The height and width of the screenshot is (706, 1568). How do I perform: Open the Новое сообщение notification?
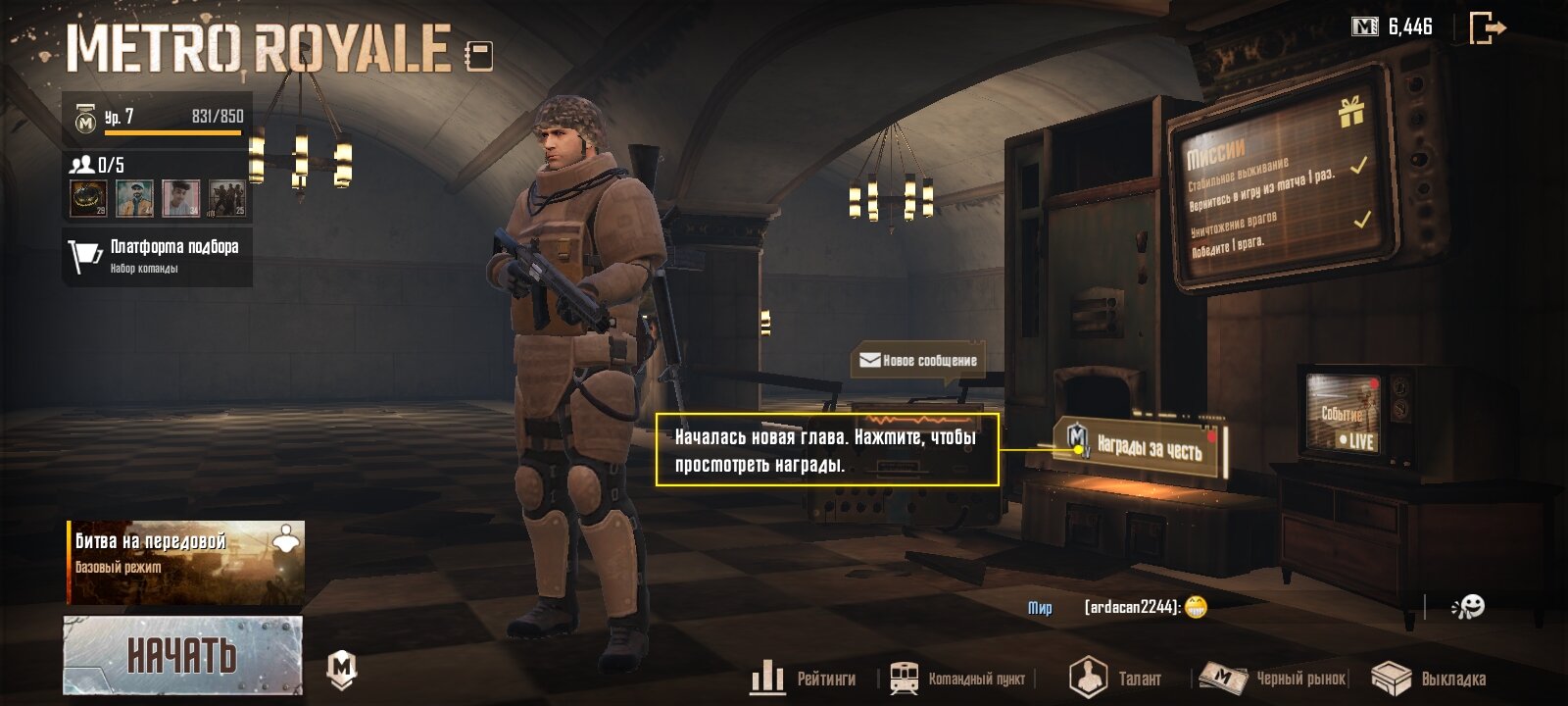(x=918, y=361)
